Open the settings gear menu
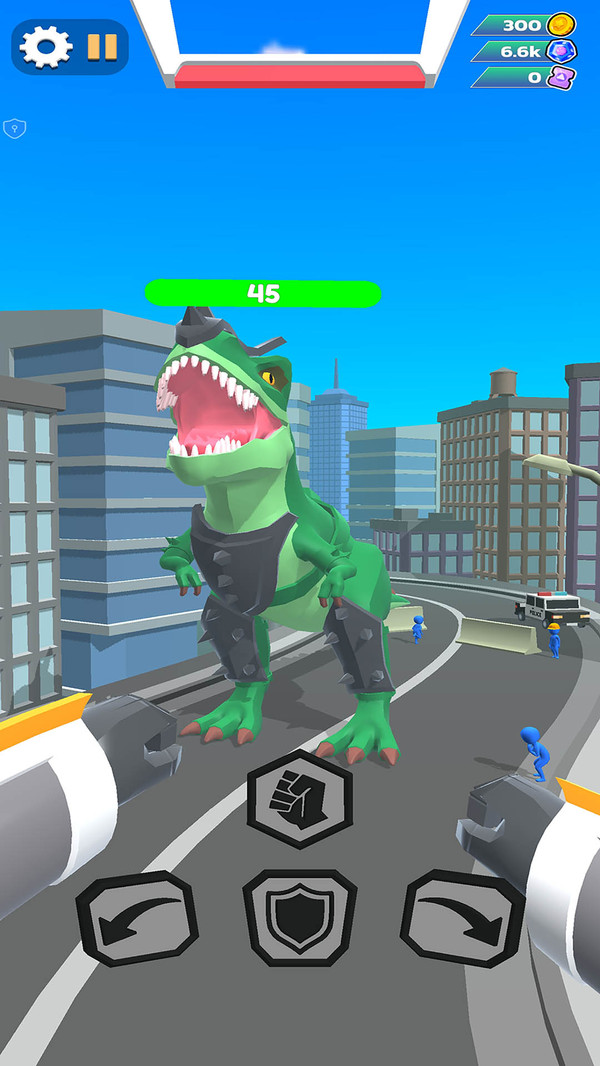600x1066 pixels. pos(46,47)
